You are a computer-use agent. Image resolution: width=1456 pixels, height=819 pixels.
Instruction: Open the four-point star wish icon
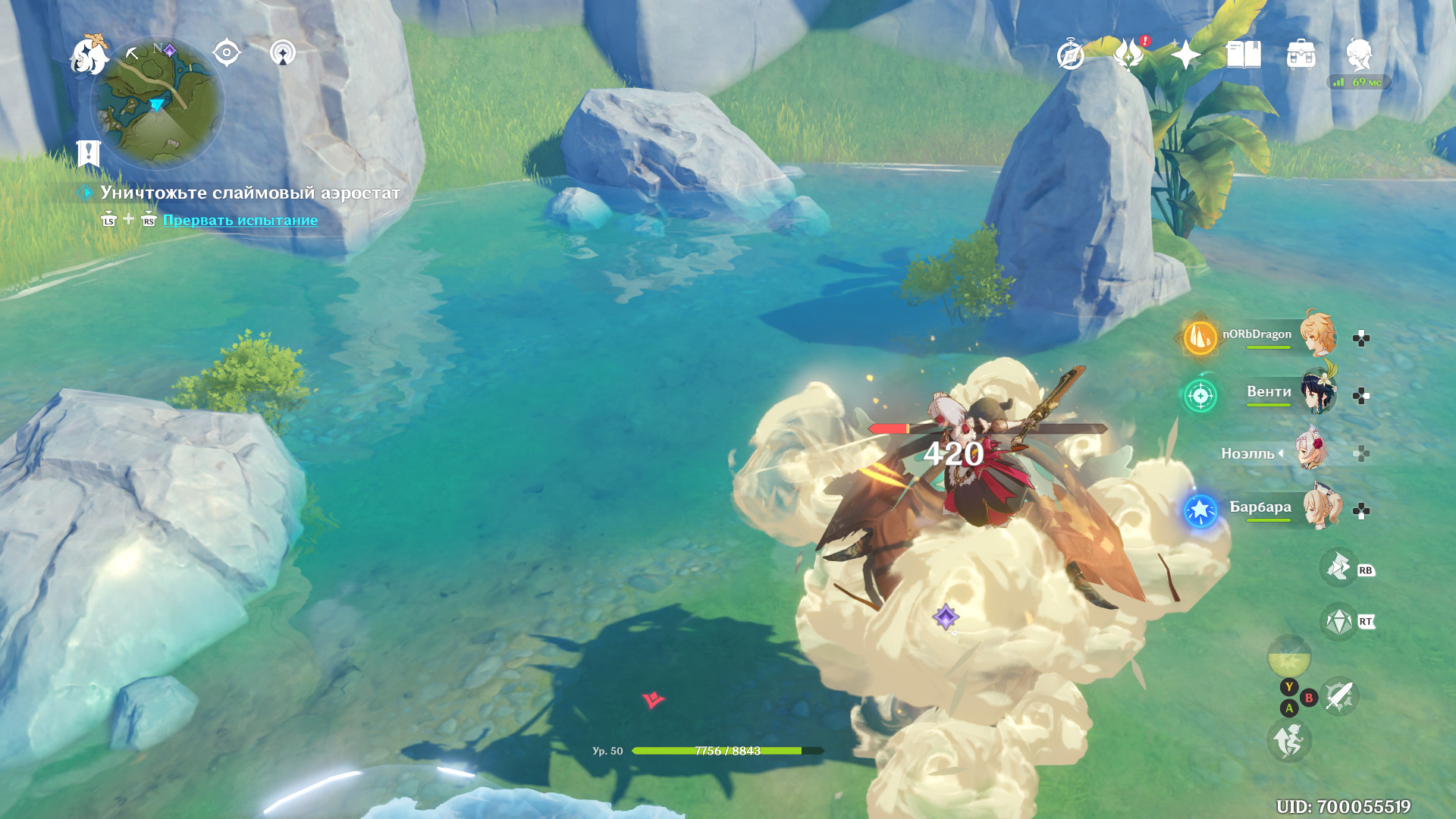pyautogui.click(x=1185, y=55)
